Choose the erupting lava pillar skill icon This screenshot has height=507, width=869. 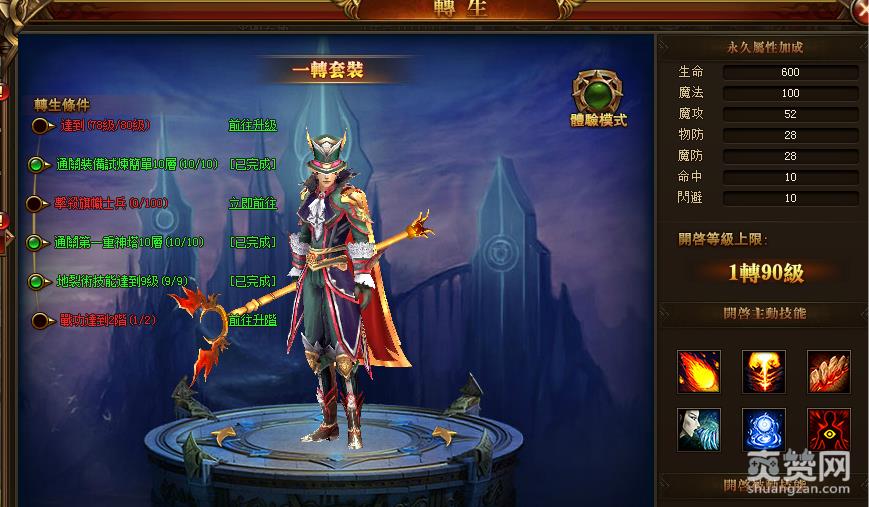(763, 371)
